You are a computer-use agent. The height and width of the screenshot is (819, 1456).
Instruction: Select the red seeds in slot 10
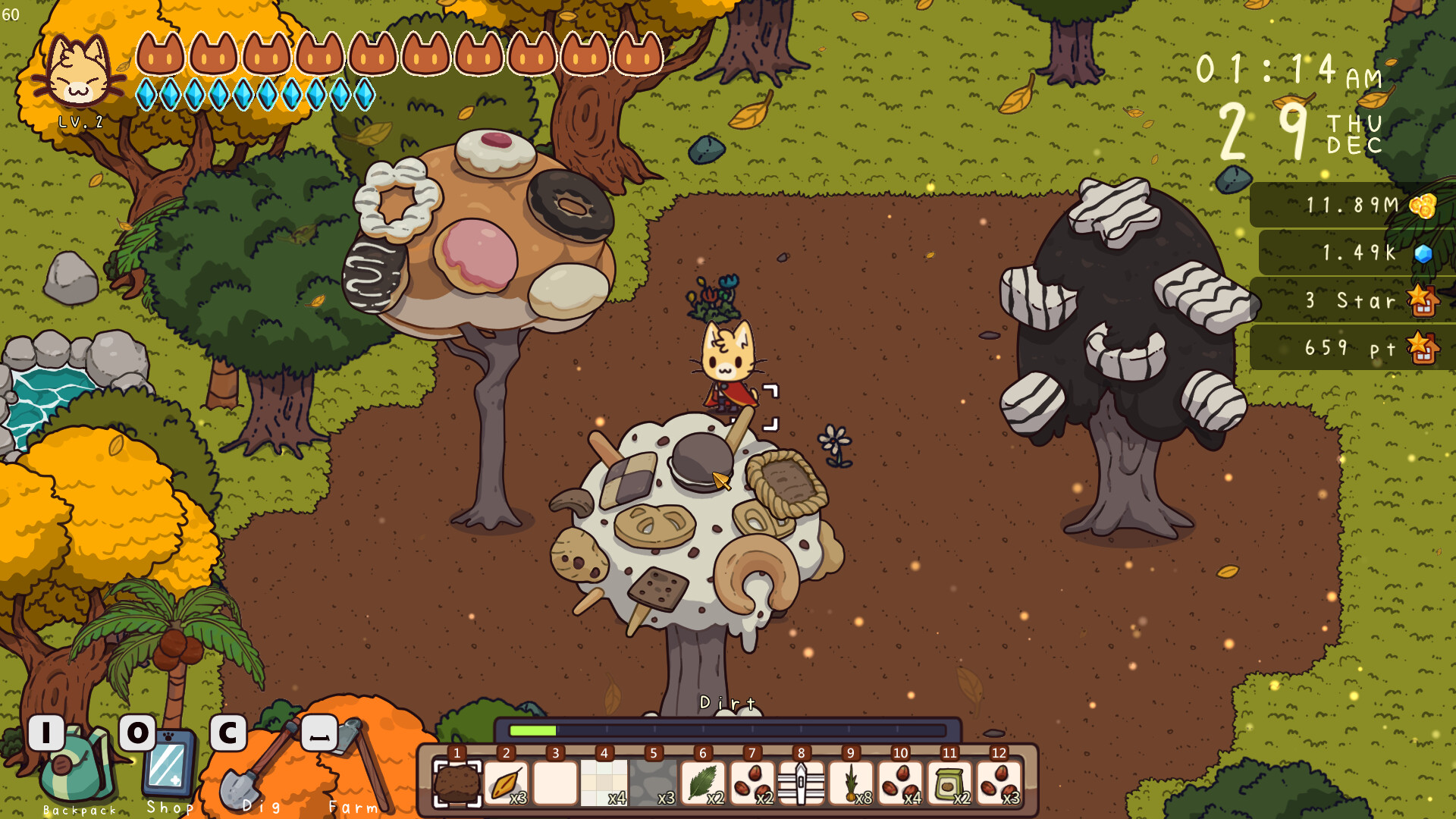coord(900,783)
